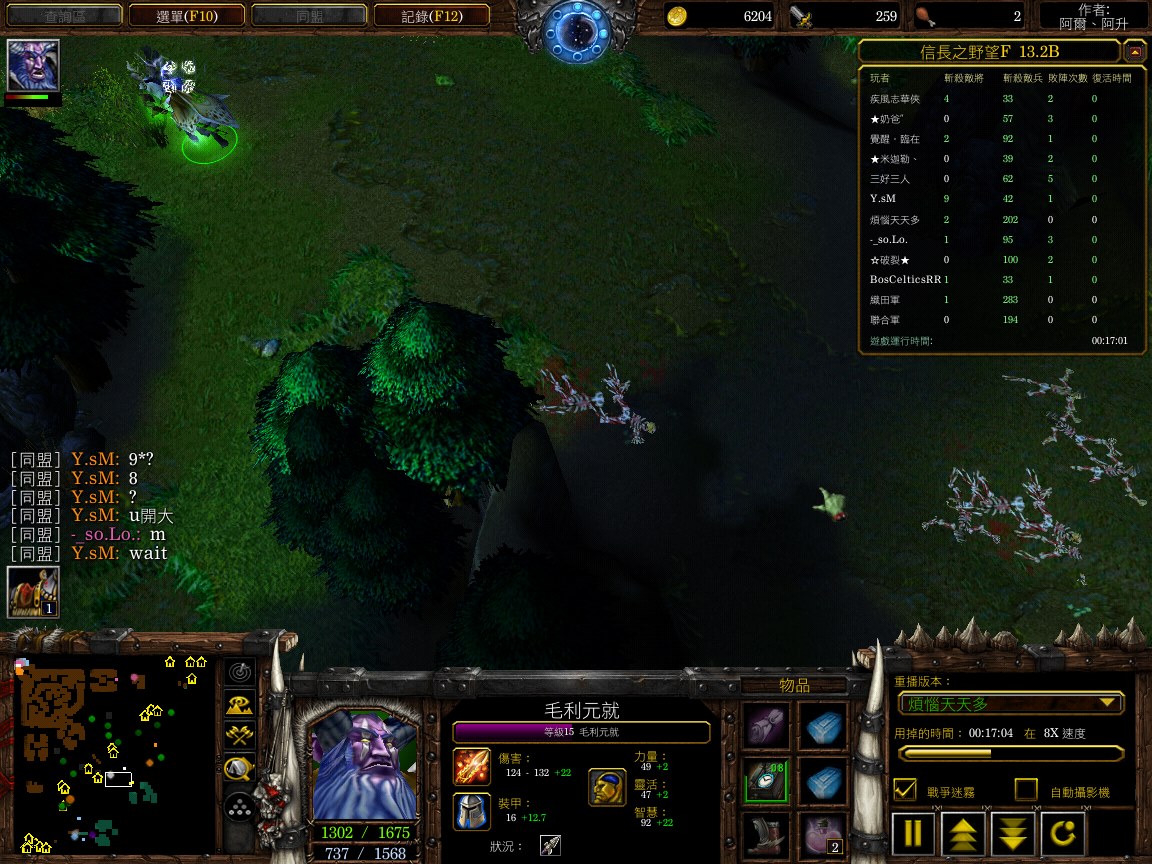The image size is (1152, 864).
Task: Enable the 自動攝影機 auto camera checkbox
Action: click(1026, 790)
